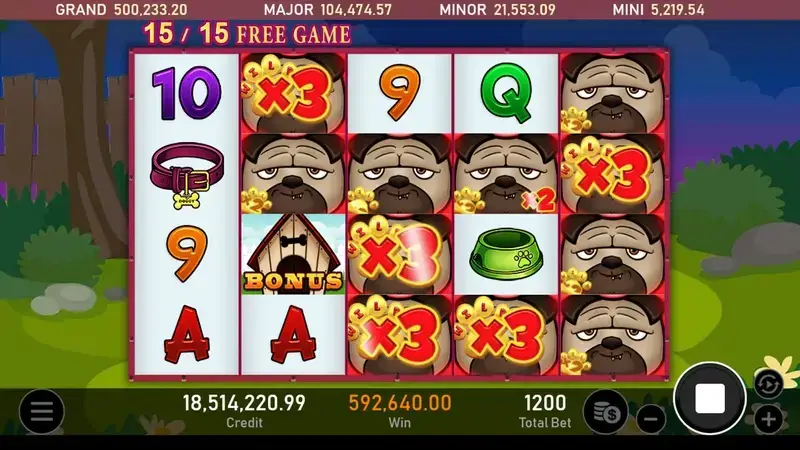
Task: Toggle the auto-spin arrows button
Action: coord(767,383)
